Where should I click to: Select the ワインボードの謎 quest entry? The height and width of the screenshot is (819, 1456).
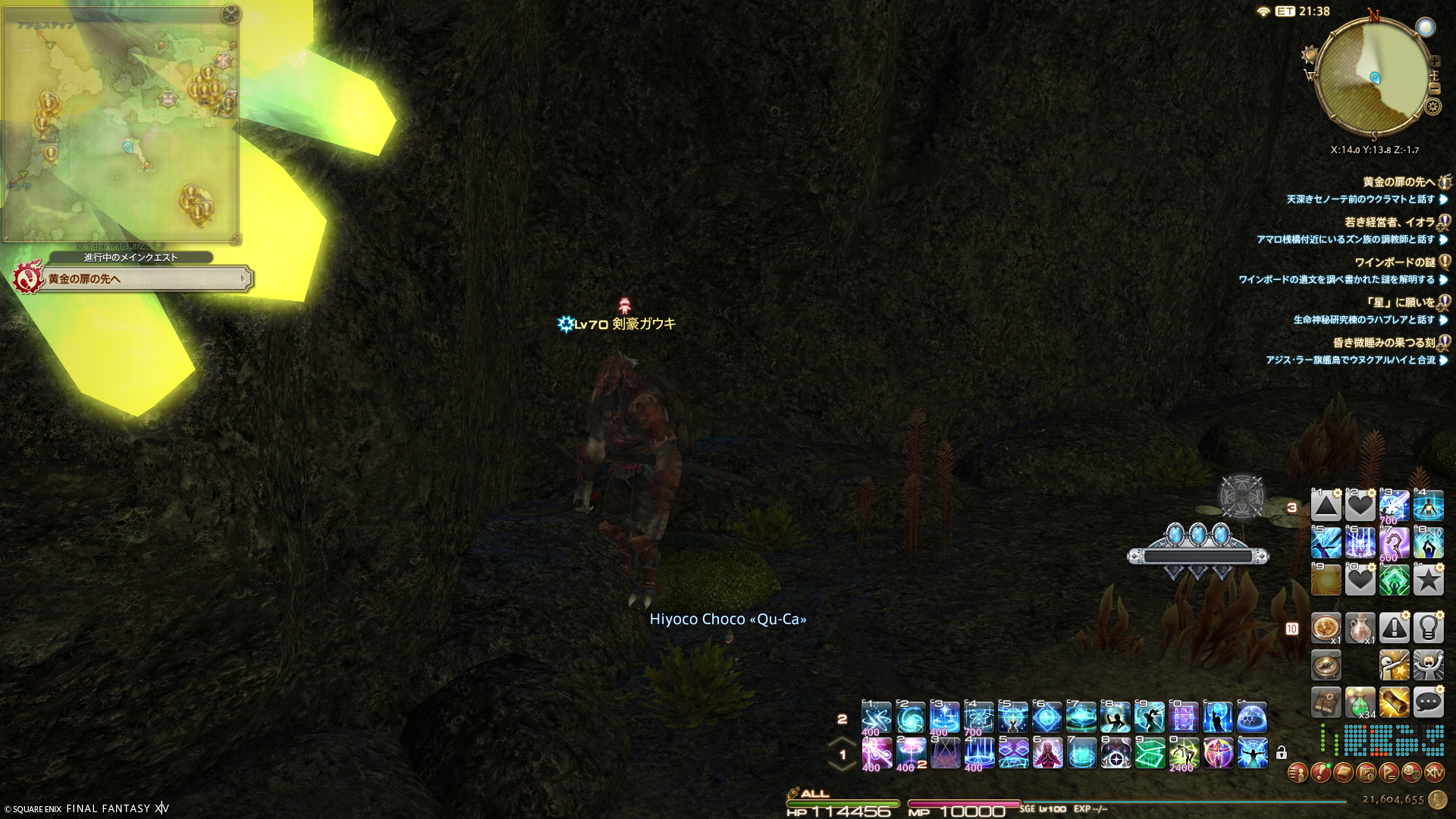pyautogui.click(x=1395, y=262)
